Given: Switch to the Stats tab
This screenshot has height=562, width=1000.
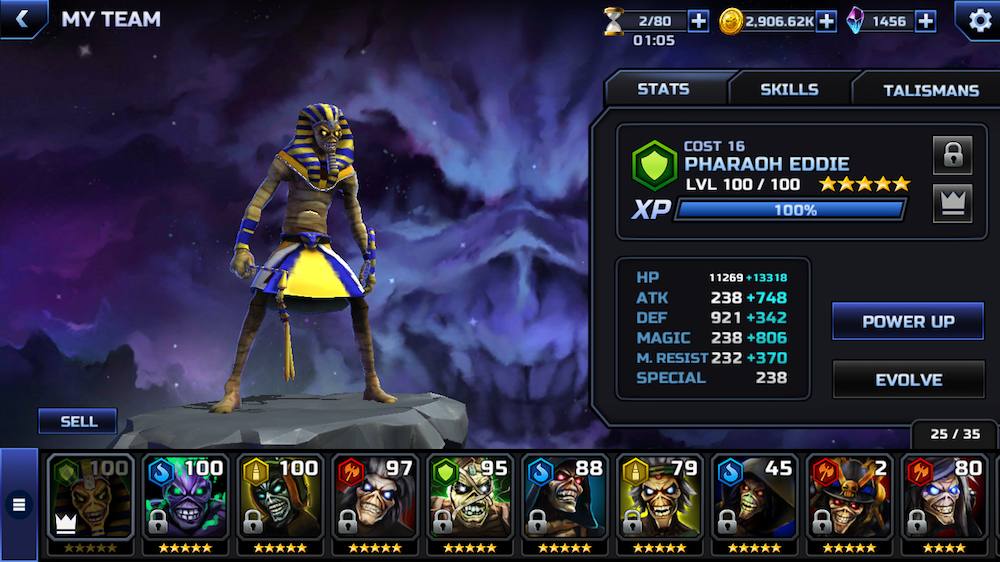Looking at the screenshot, I should (663, 89).
